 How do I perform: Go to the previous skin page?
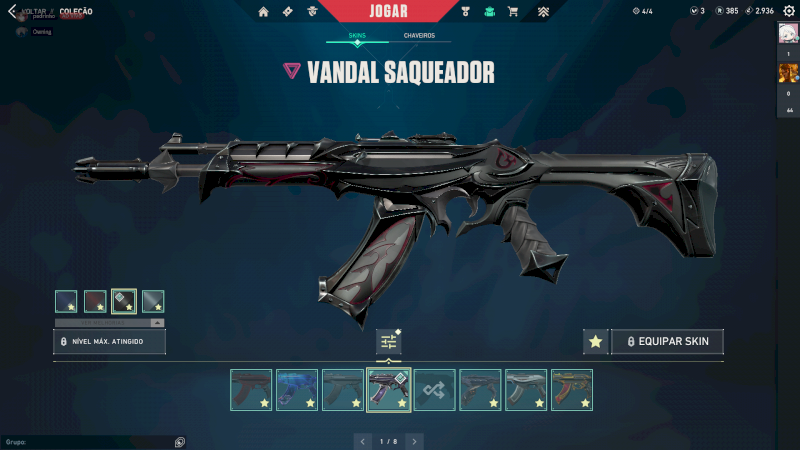[x=362, y=440]
